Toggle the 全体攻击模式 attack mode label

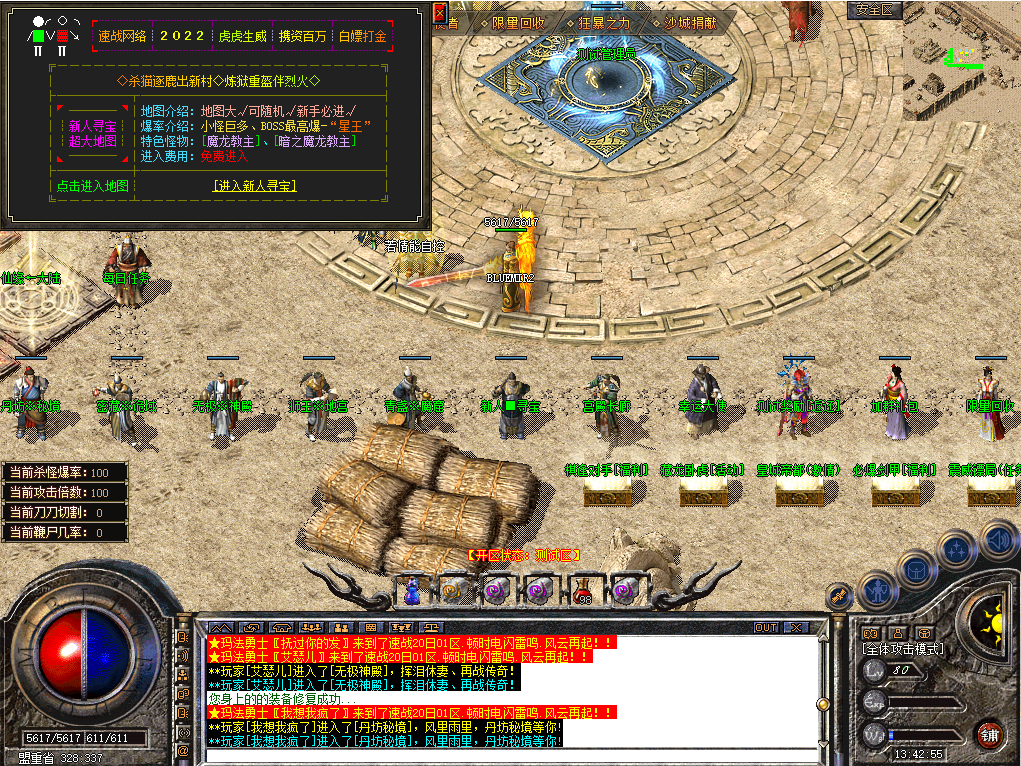(903, 649)
